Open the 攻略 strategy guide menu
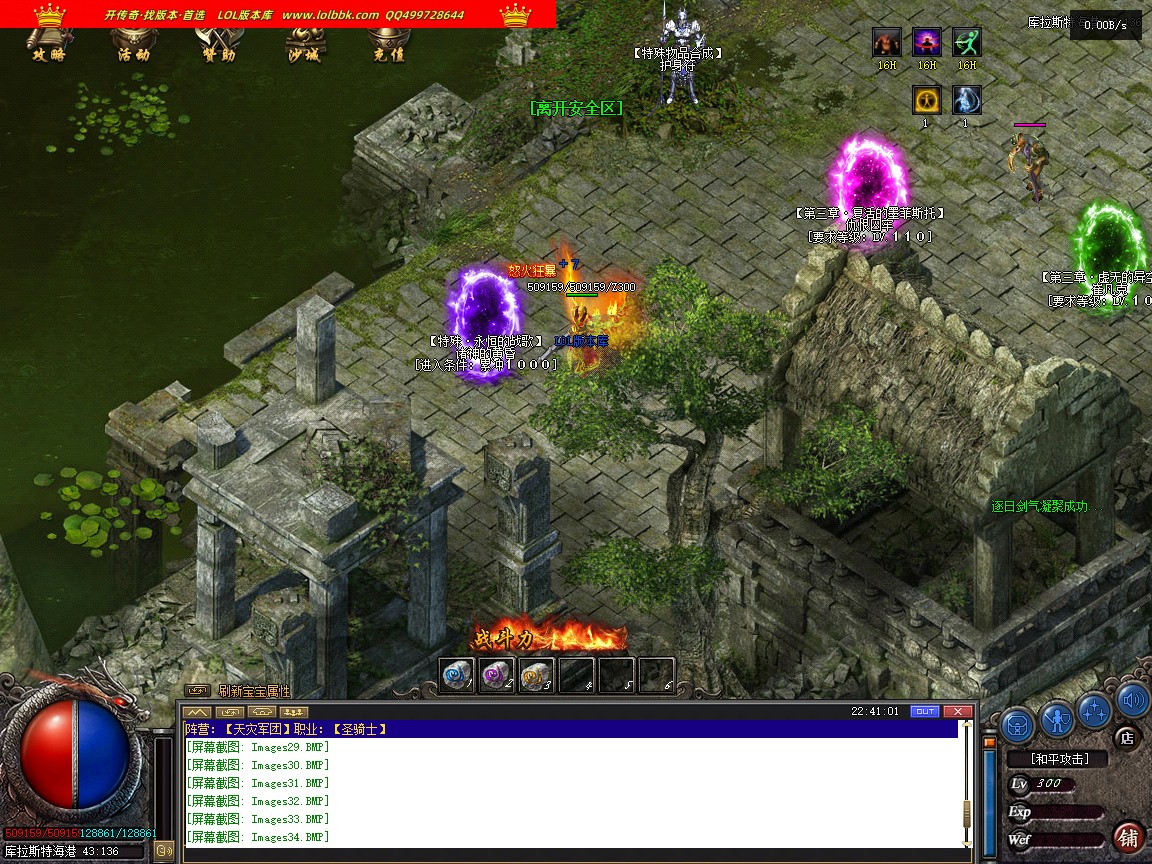Viewport: 1152px width, 864px height. tap(48, 54)
